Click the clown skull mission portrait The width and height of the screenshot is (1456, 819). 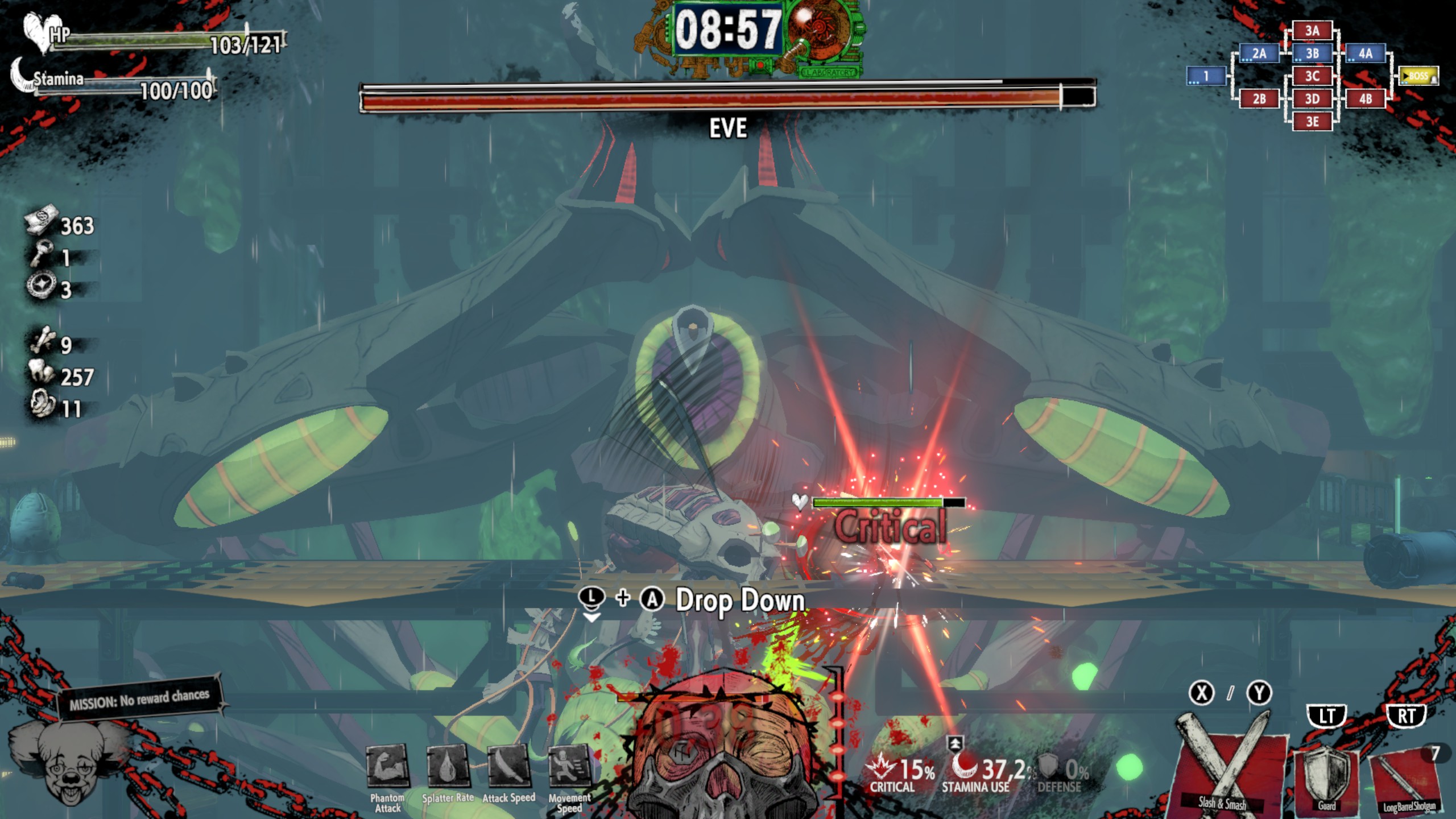69,762
